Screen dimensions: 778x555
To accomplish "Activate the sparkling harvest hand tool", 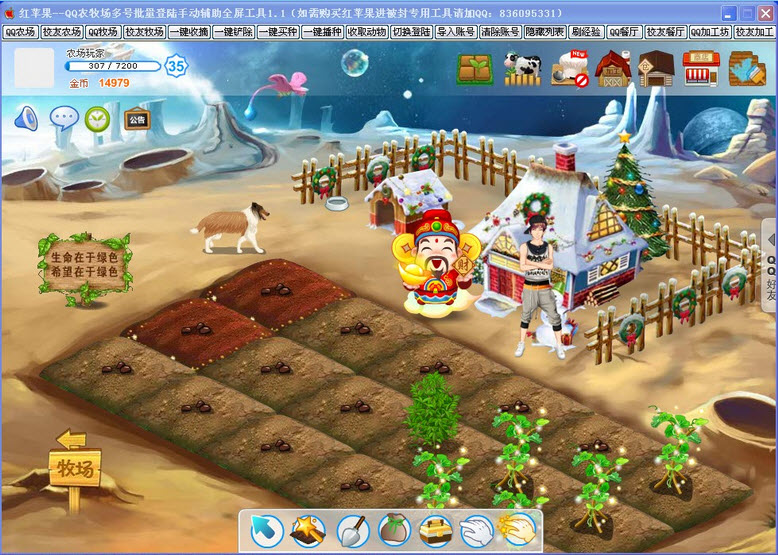I will click(517, 530).
